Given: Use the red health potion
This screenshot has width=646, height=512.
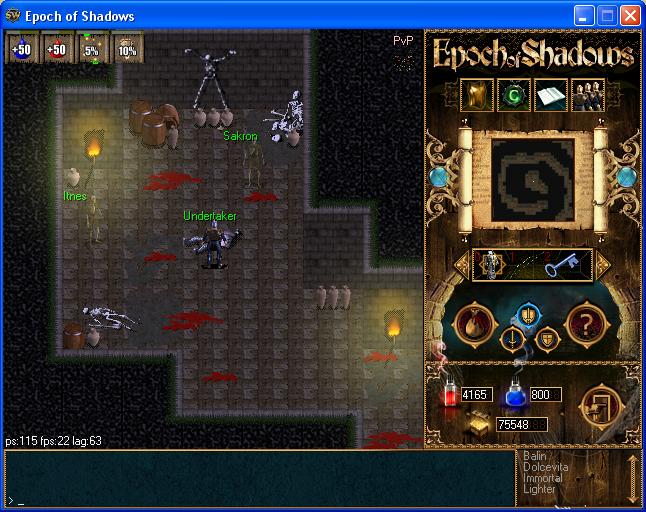Looking at the screenshot, I should tap(449, 395).
